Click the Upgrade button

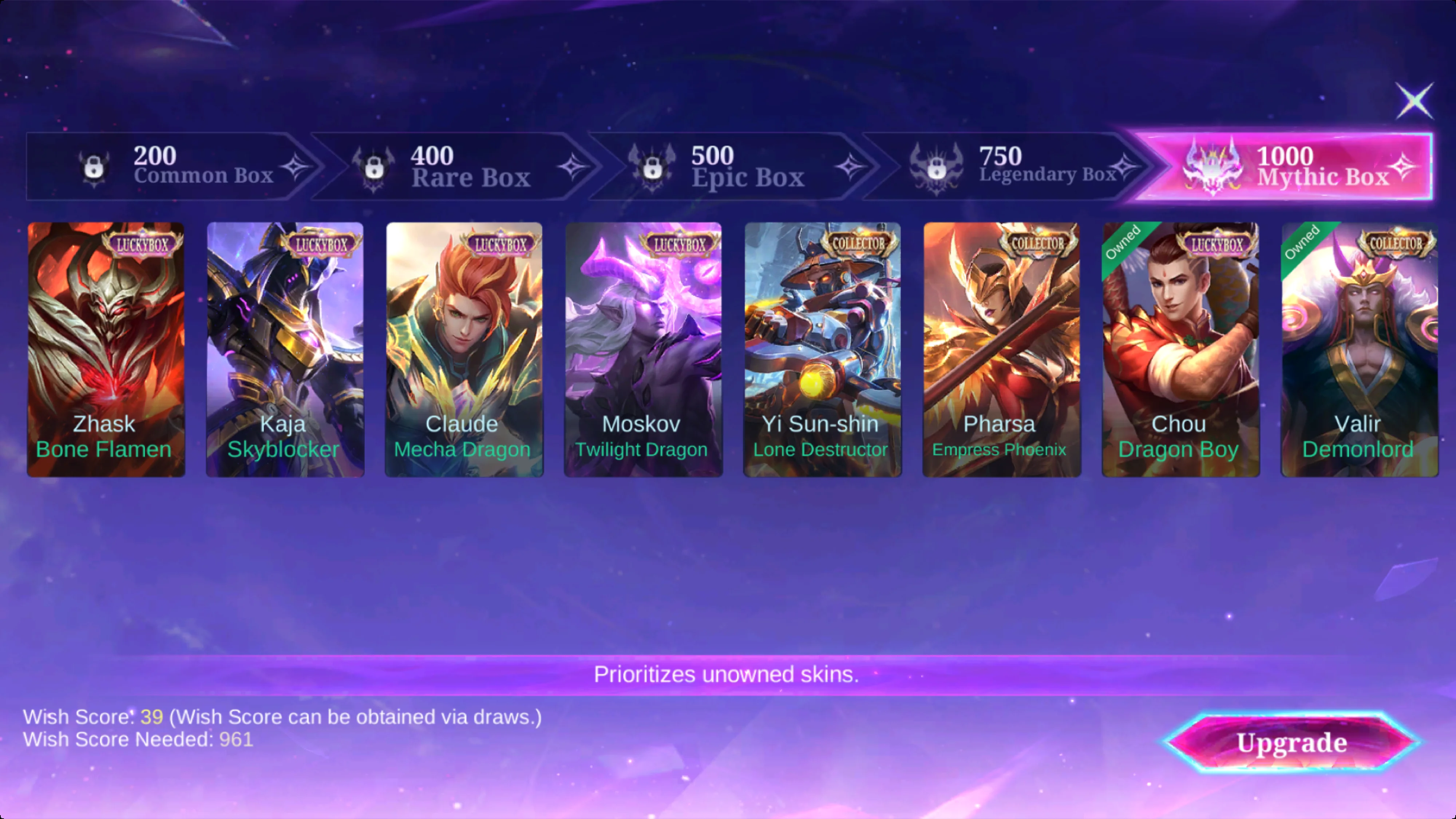coord(1291,743)
